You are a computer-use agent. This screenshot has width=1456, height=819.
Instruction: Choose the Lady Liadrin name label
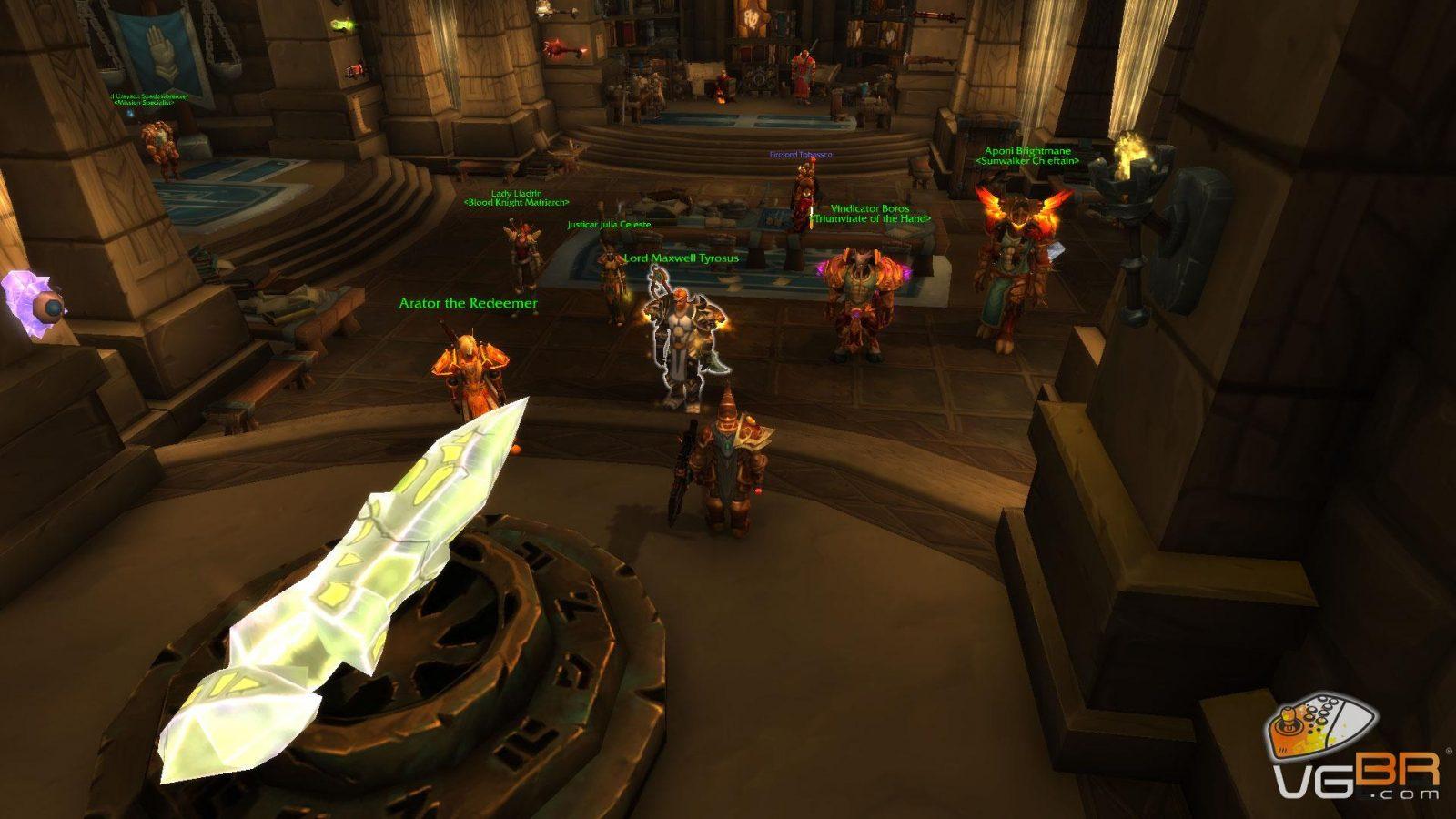516,193
